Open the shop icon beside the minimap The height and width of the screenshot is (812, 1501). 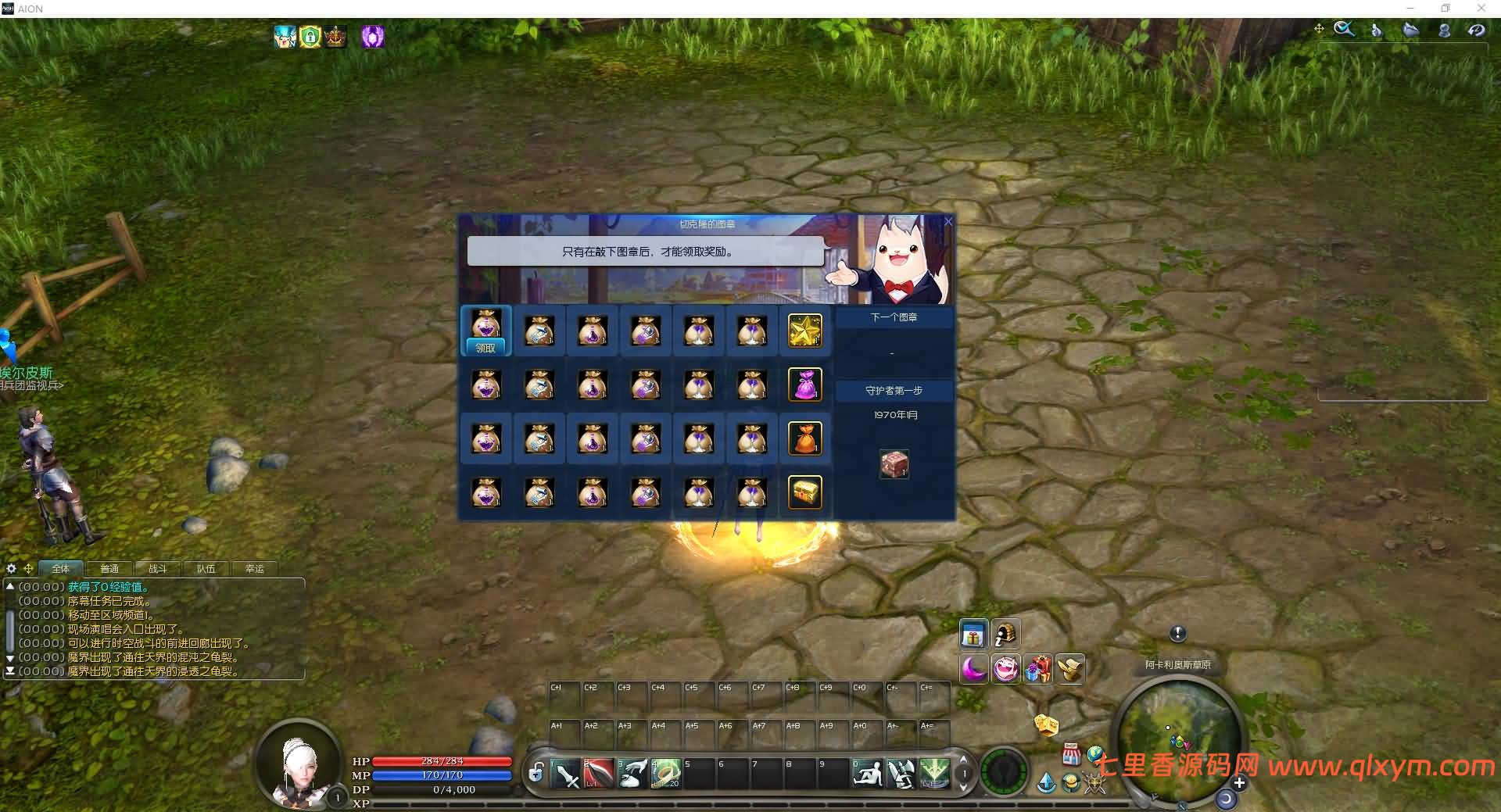coord(1073,754)
